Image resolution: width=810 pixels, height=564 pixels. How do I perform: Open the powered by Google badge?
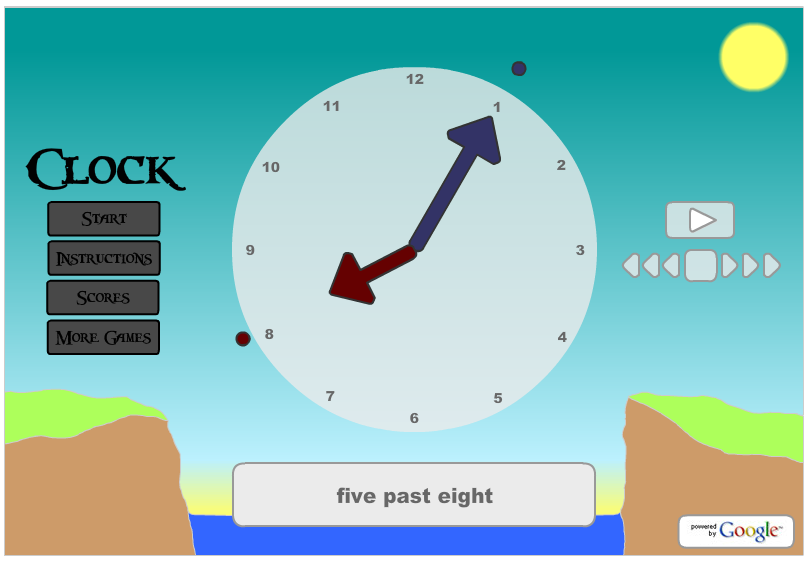735,531
